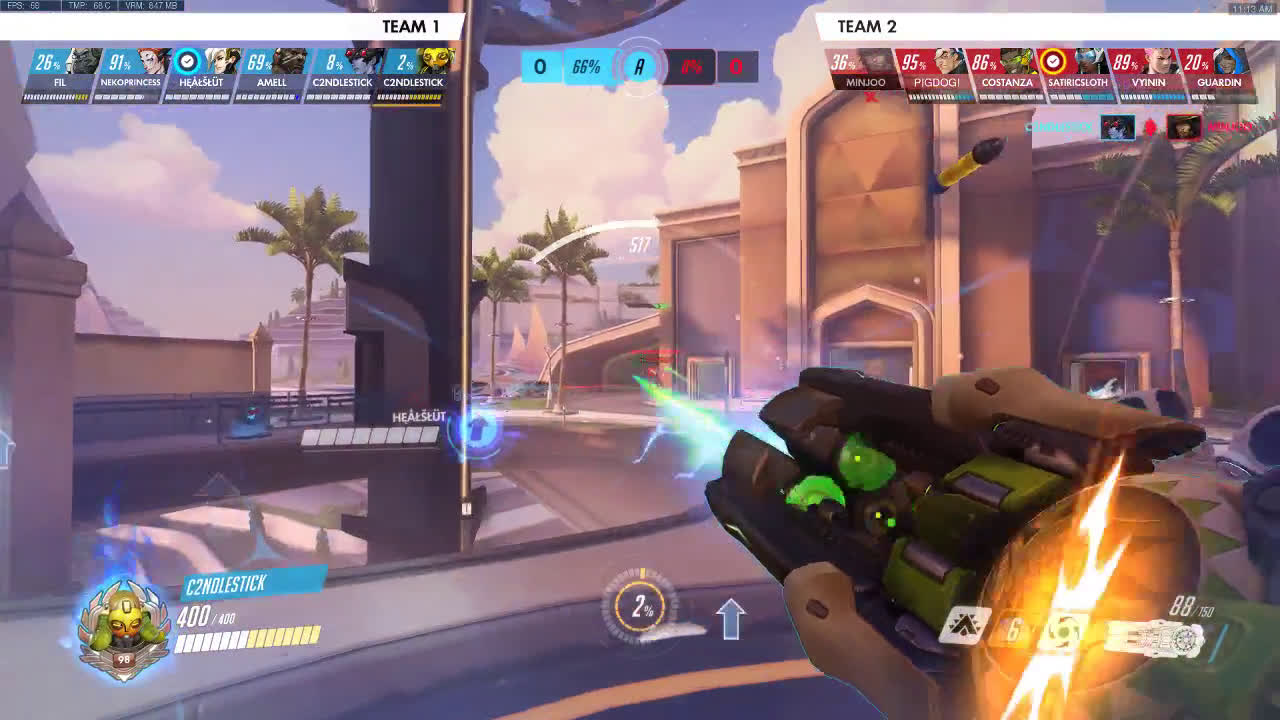This screenshot has width=1280, height=720.
Task: Select GUARDIN's player card
Action: 1218,72
